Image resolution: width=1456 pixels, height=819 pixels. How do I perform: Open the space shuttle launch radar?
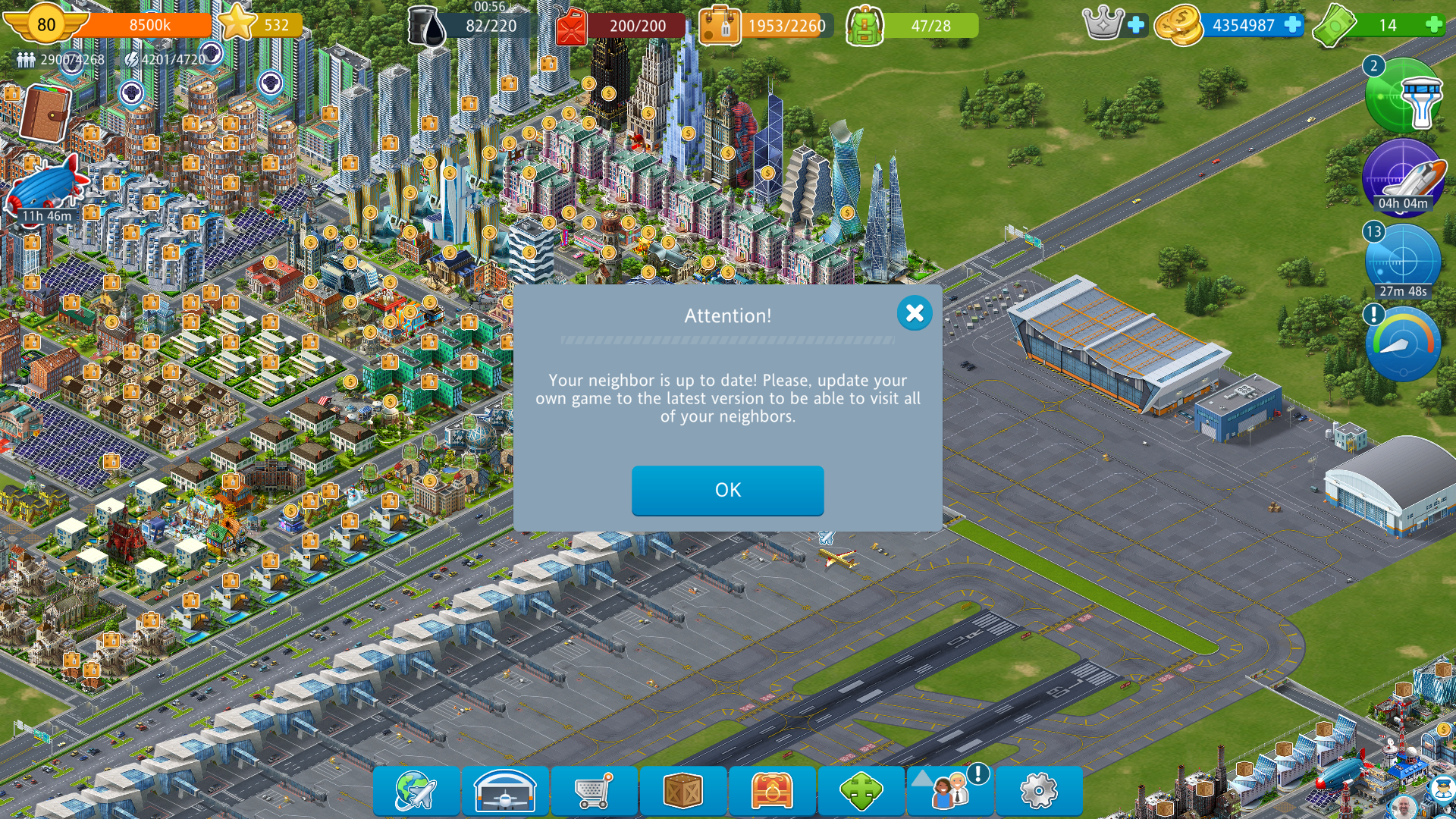coord(1403,177)
